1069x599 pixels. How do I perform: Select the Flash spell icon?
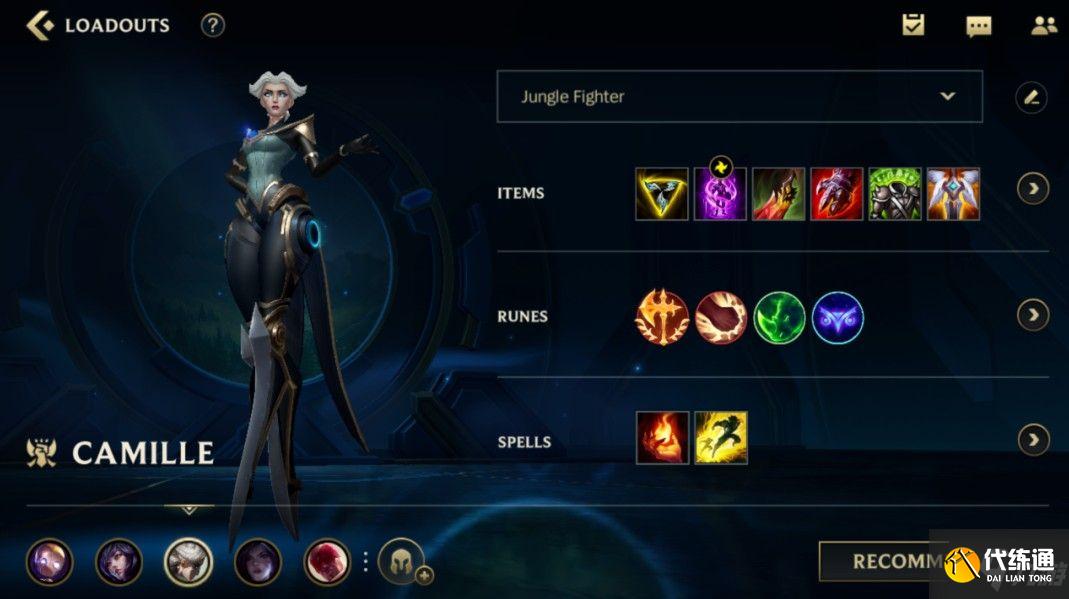pos(721,438)
